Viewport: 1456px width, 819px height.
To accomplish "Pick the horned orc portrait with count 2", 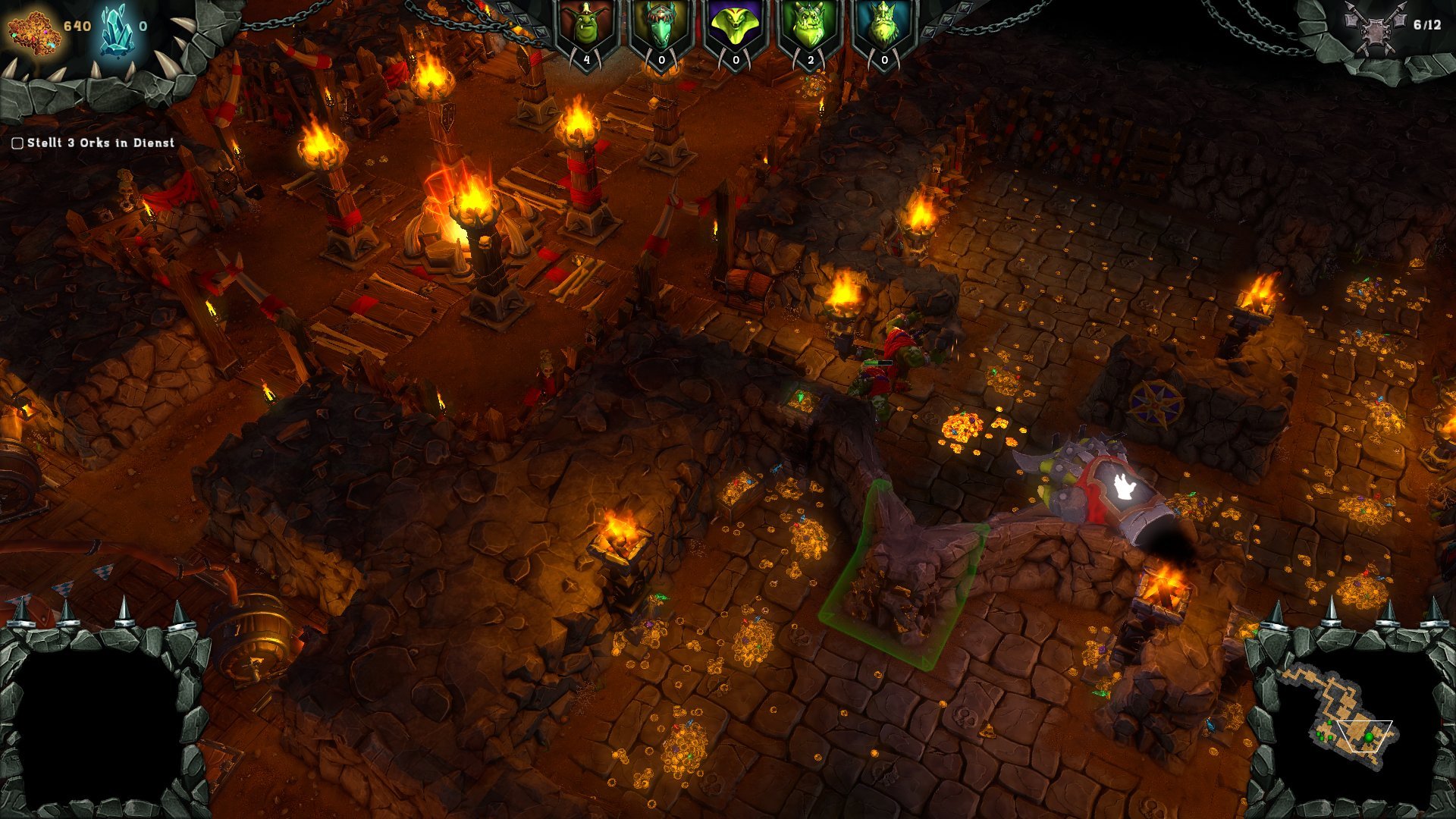I will pos(809,29).
